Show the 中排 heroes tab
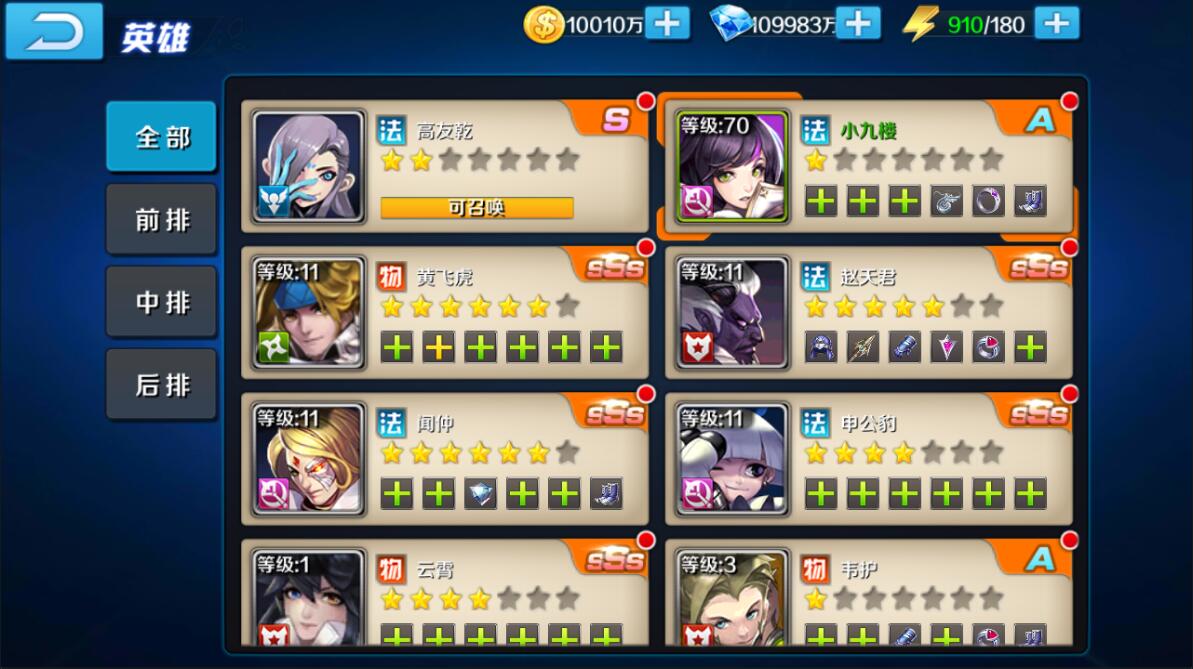The width and height of the screenshot is (1193, 669). pos(161,302)
